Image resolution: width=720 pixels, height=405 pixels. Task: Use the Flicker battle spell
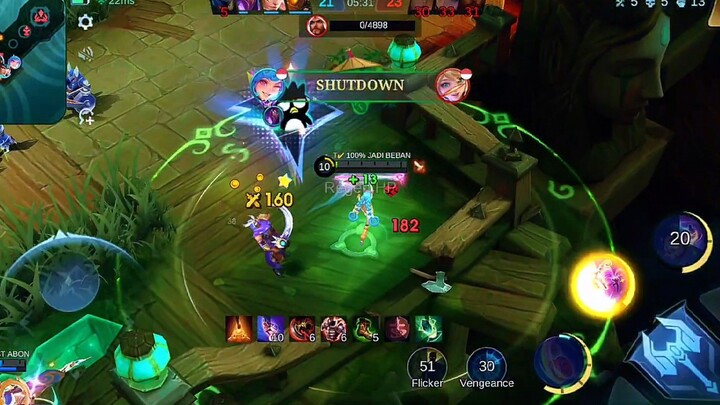pyautogui.click(x=427, y=368)
